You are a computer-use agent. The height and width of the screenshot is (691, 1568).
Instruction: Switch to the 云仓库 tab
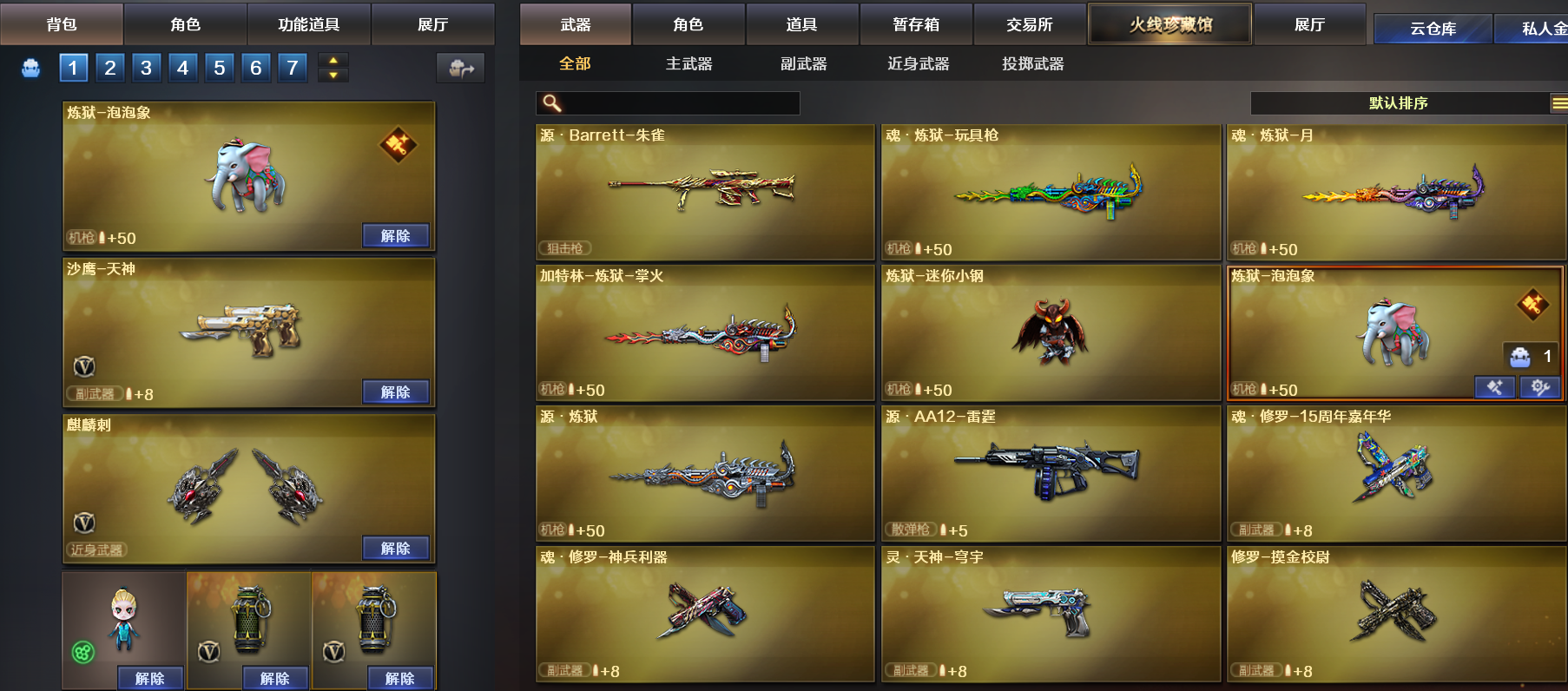tap(1433, 29)
